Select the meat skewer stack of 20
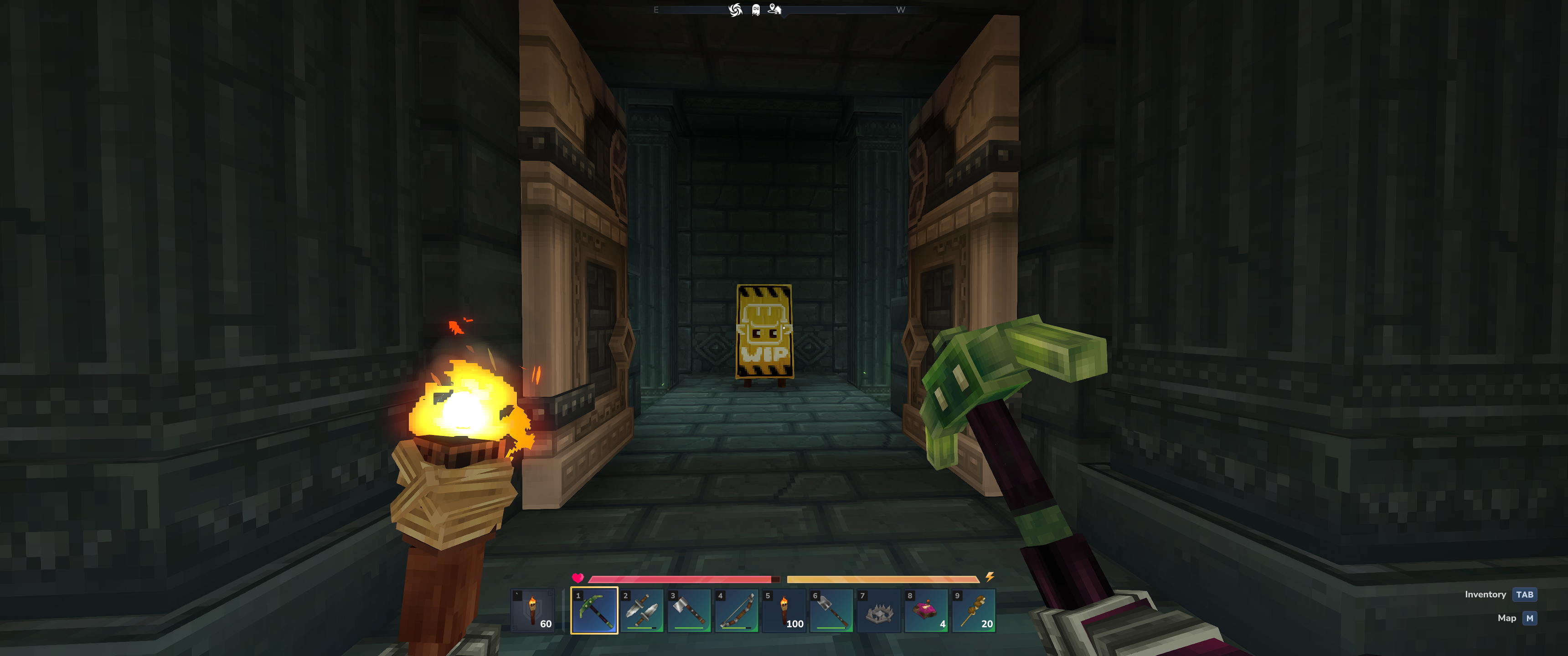 974,610
